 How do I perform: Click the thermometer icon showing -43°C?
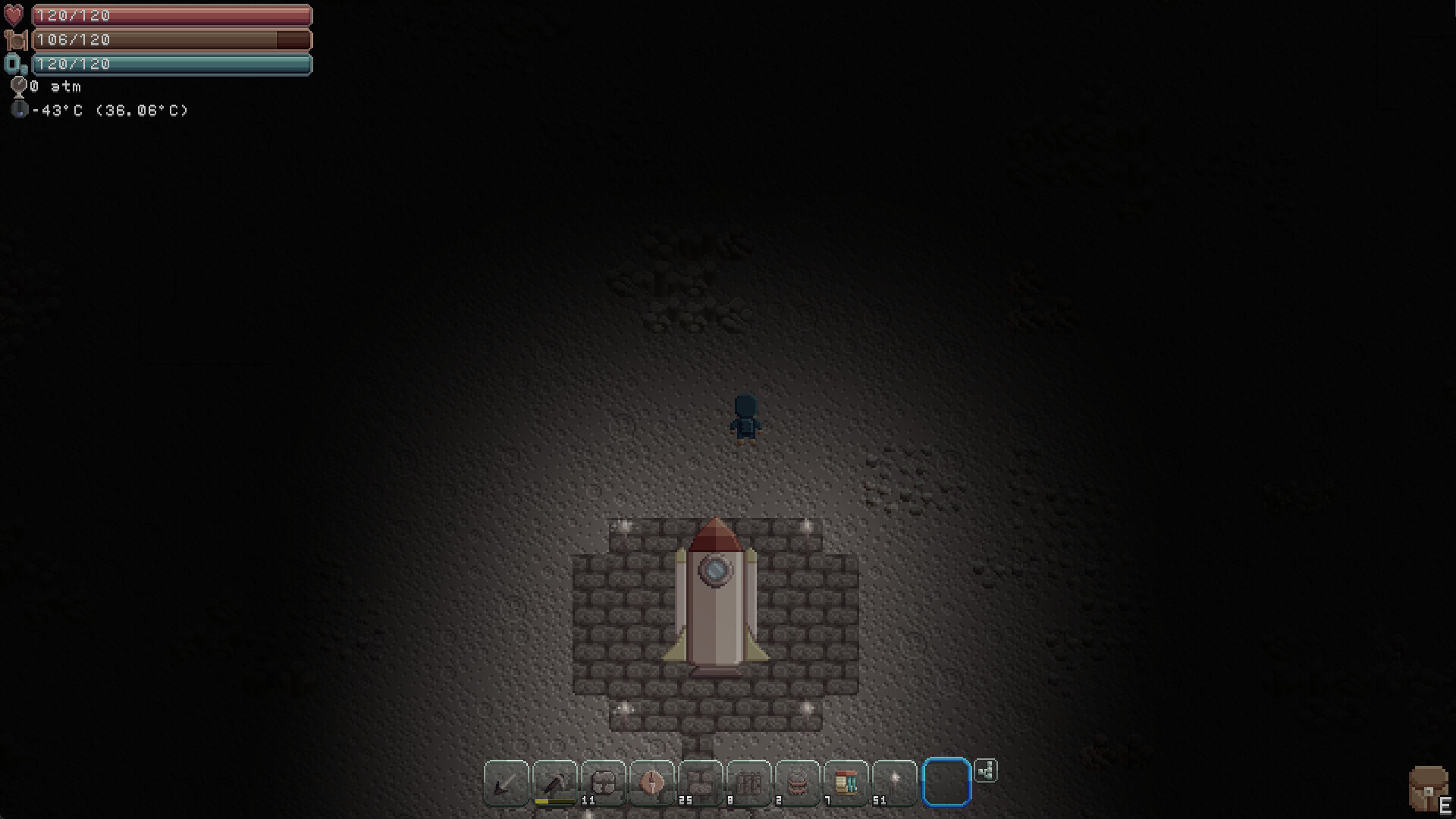click(x=18, y=110)
